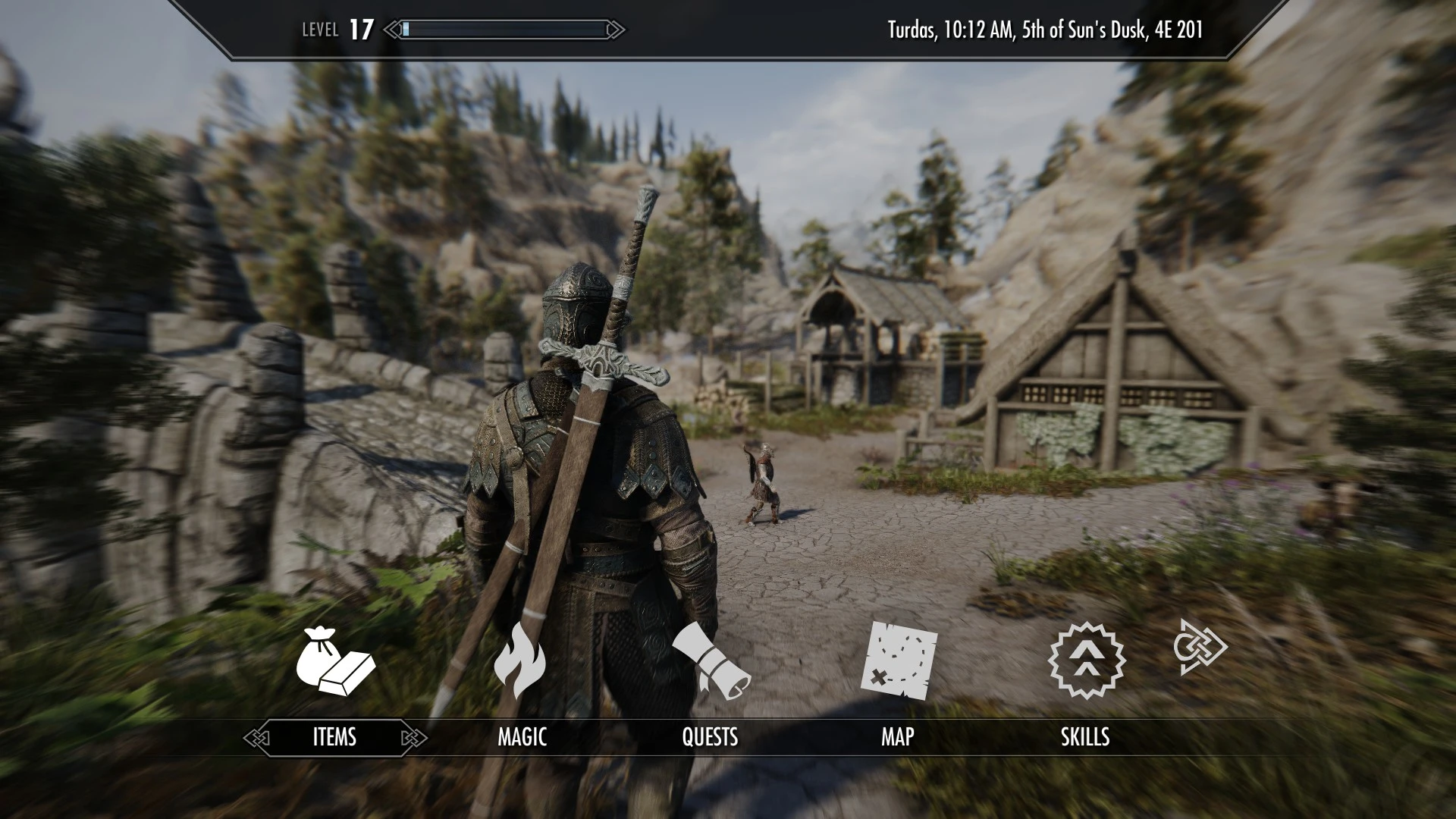Open the Items menu label
This screenshot has width=1456, height=819.
334,737
